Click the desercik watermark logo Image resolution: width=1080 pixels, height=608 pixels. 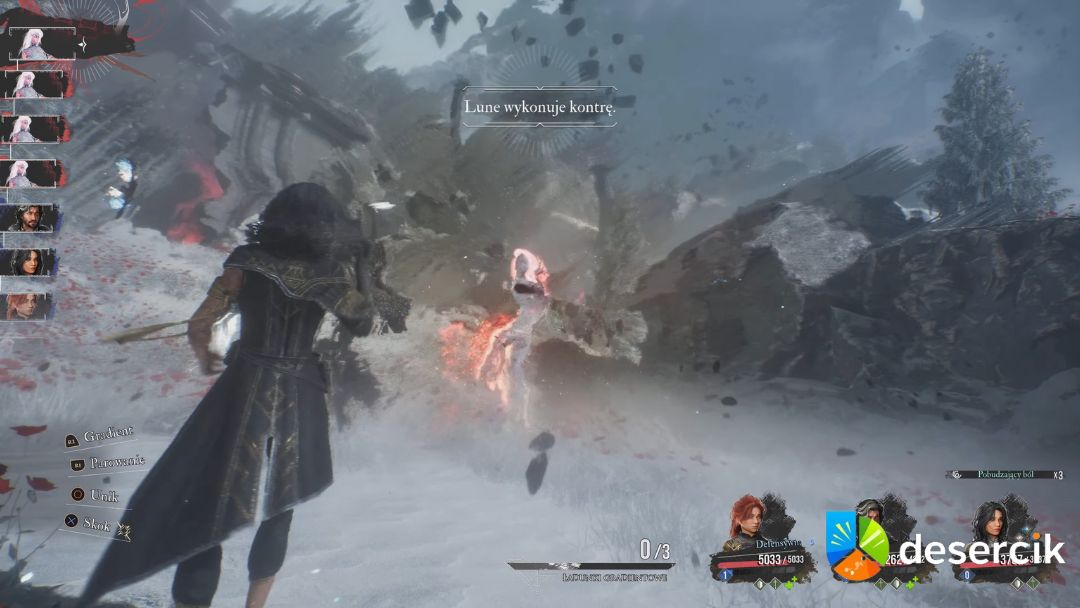point(855,546)
